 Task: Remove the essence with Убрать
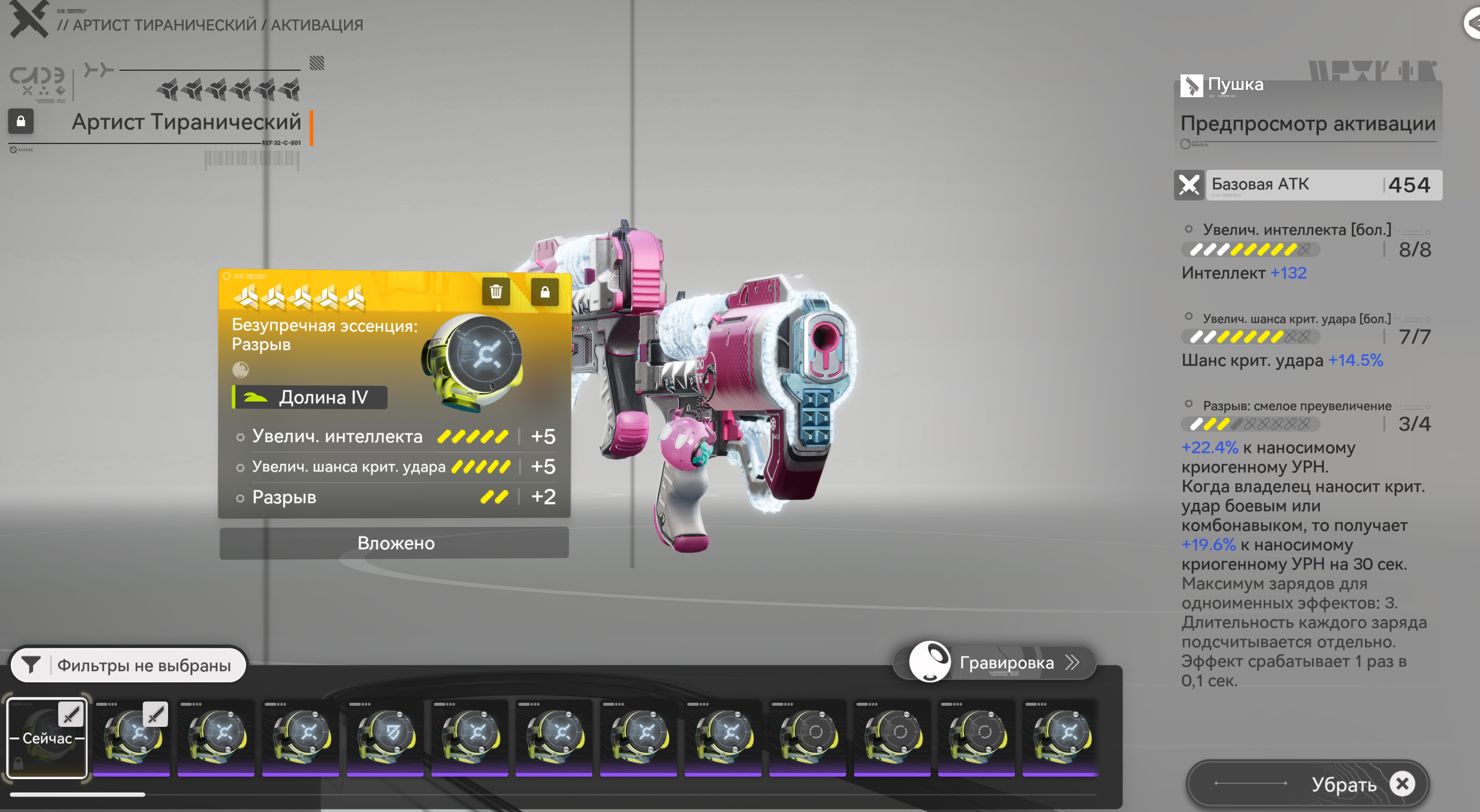[x=1308, y=784]
